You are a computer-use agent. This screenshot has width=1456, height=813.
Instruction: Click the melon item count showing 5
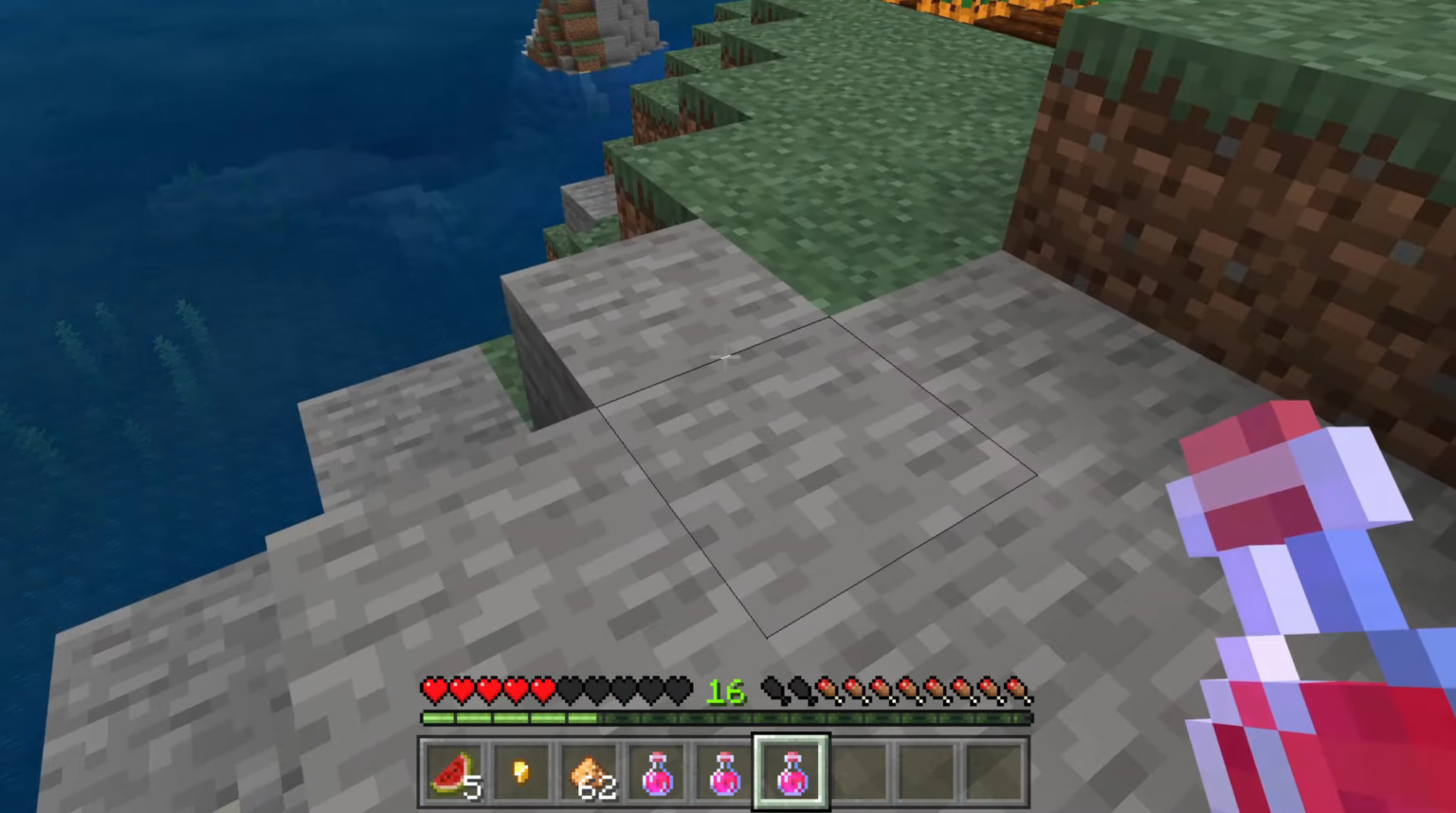point(473,786)
